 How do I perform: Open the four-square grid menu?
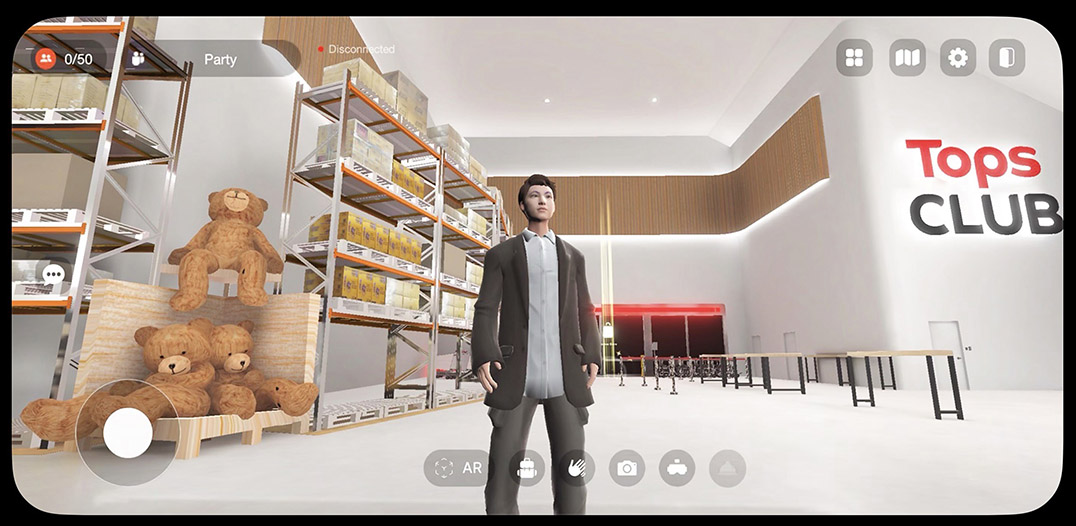click(x=854, y=58)
